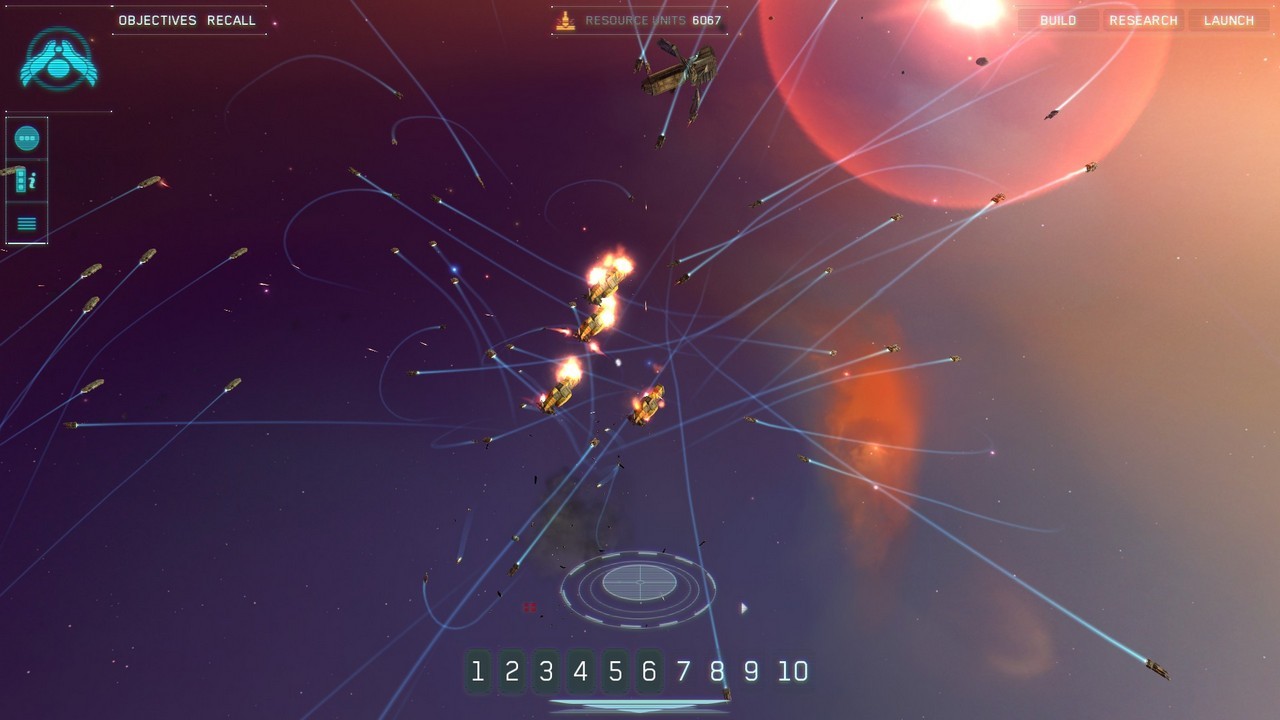Screen dimensions: 1280x720
Task: Toggle control group 1
Action: coord(477,672)
